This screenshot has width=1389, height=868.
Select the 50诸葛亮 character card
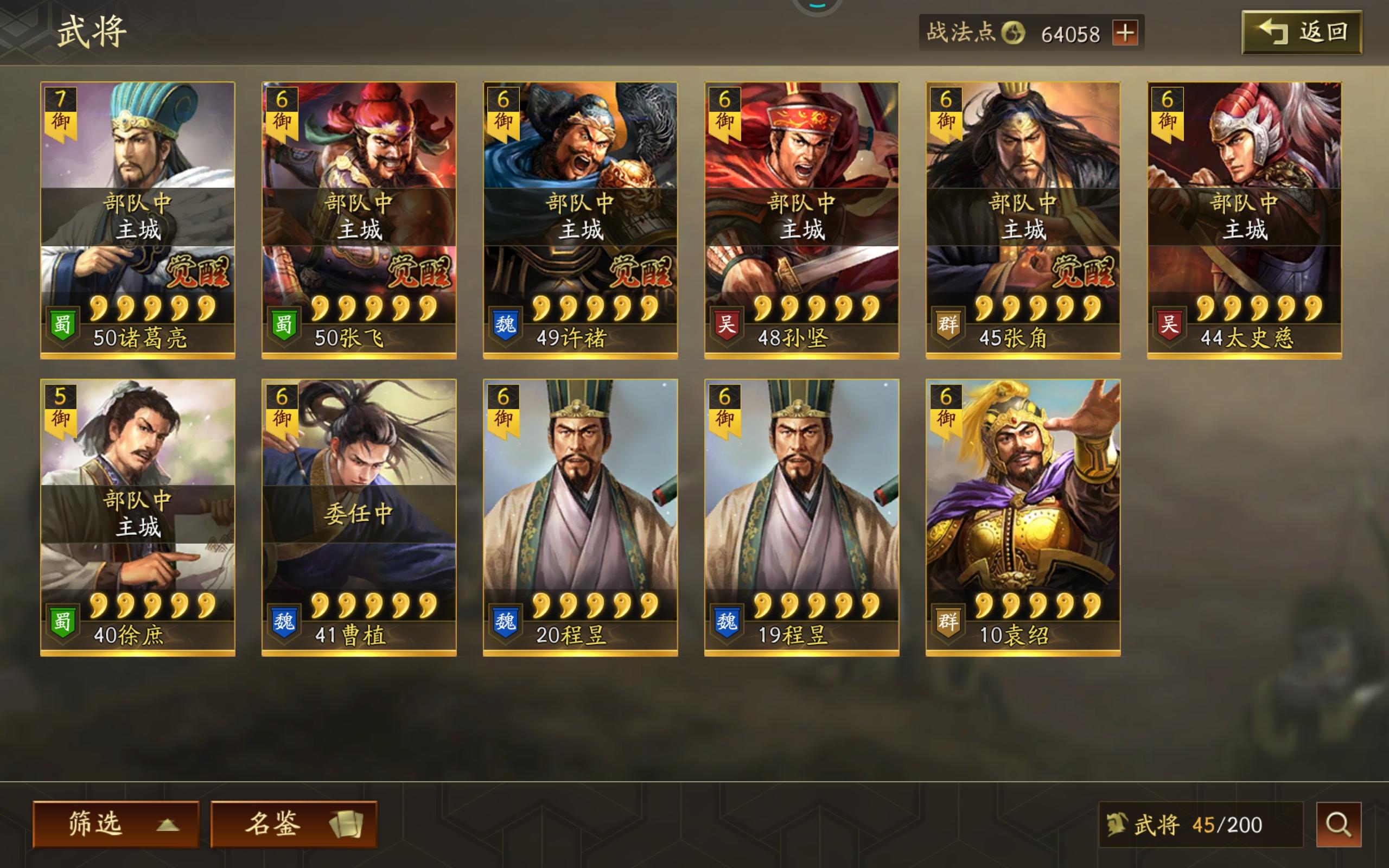click(x=138, y=218)
